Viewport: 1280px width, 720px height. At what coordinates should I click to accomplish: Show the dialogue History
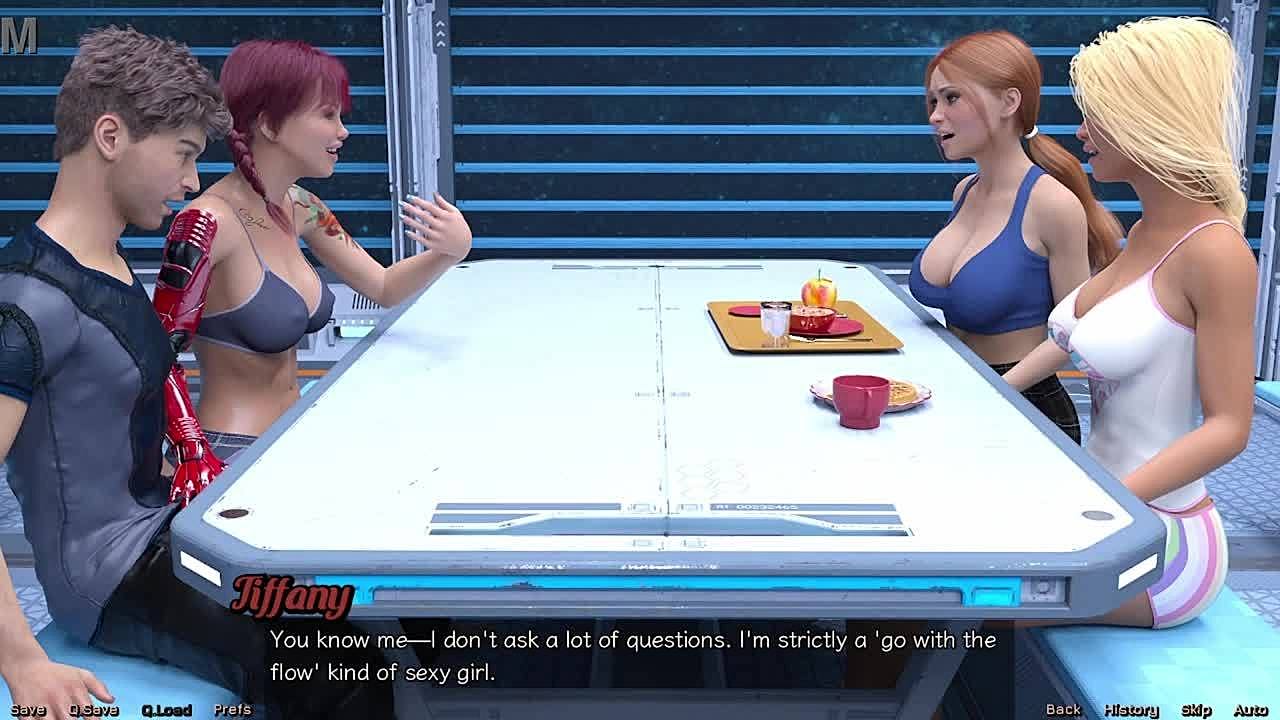point(1130,709)
